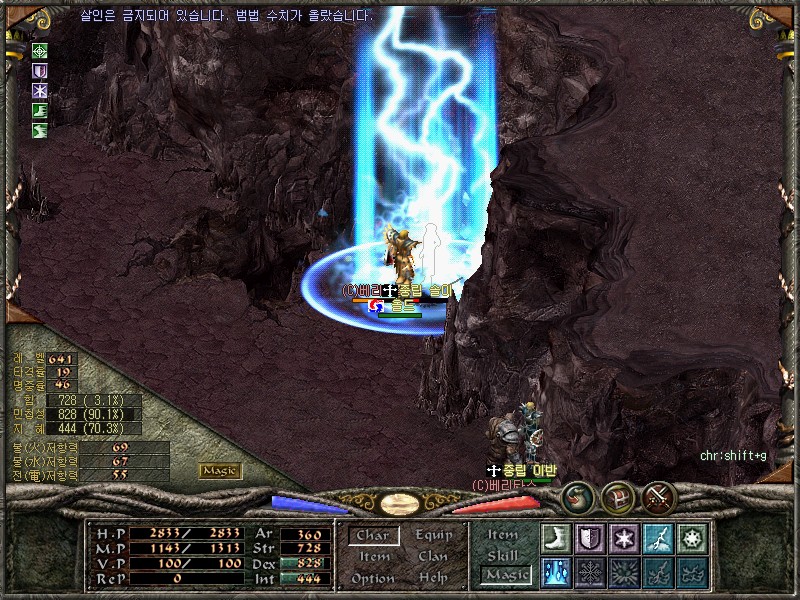This screenshot has height=600, width=800.
Task: Open the Option menu
Action: (373, 578)
